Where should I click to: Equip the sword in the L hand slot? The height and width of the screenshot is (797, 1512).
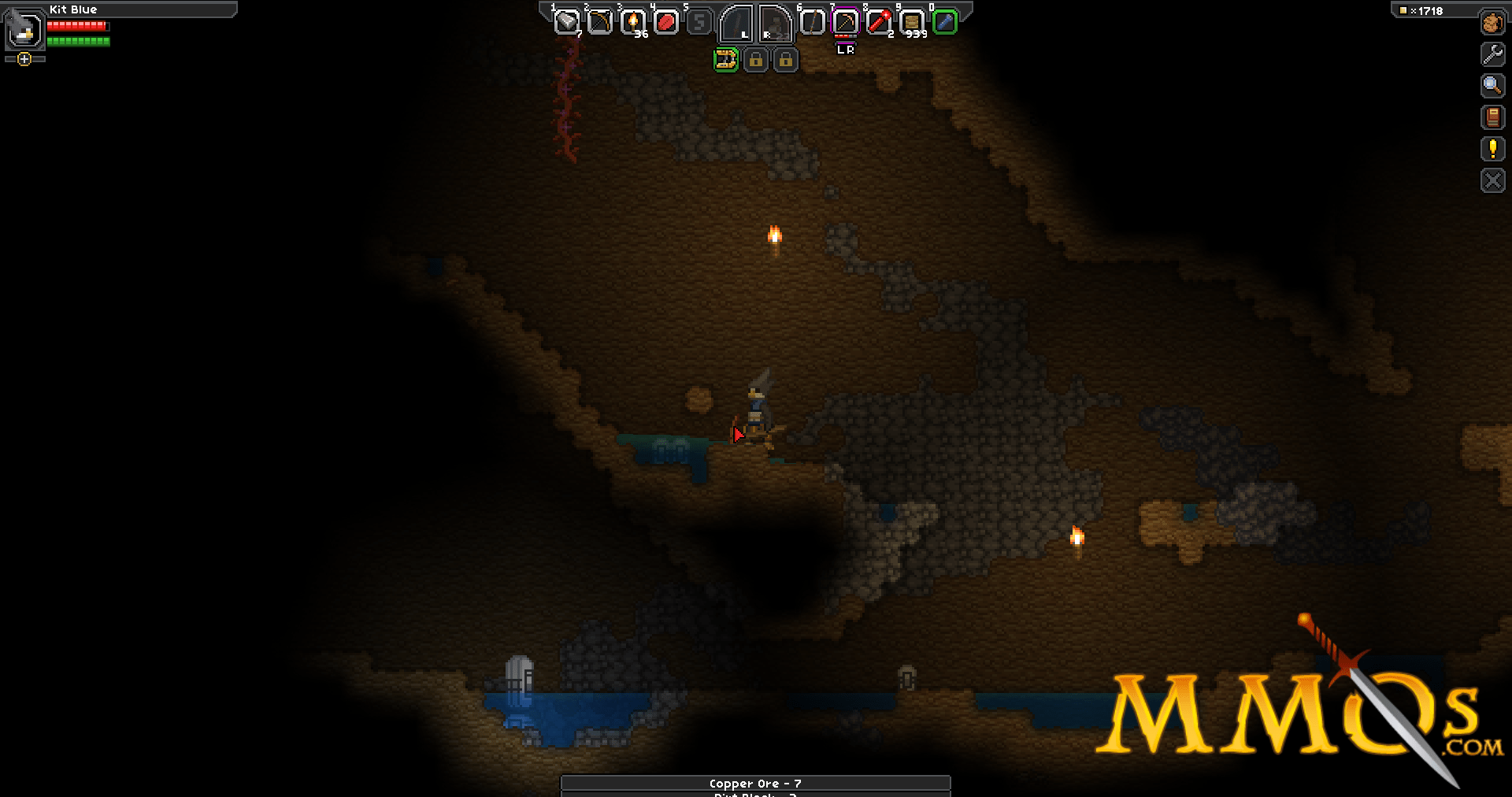(736, 24)
